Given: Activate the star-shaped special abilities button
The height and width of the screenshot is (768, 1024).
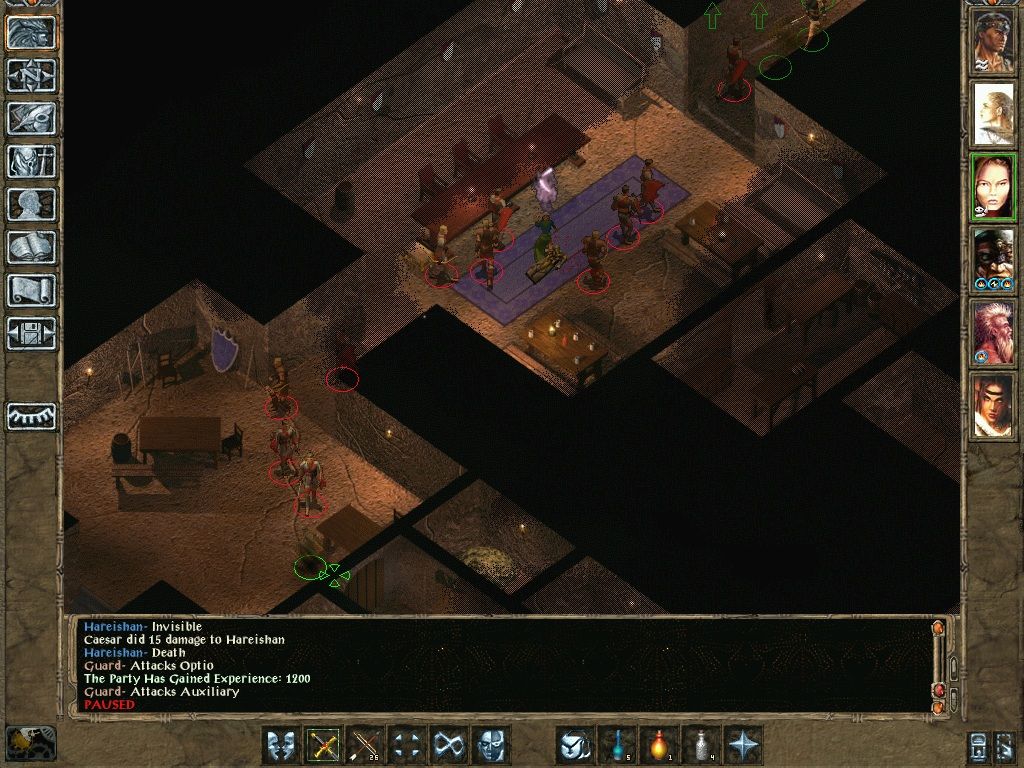Looking at the screenshot, I should click(x=743, y=745).
